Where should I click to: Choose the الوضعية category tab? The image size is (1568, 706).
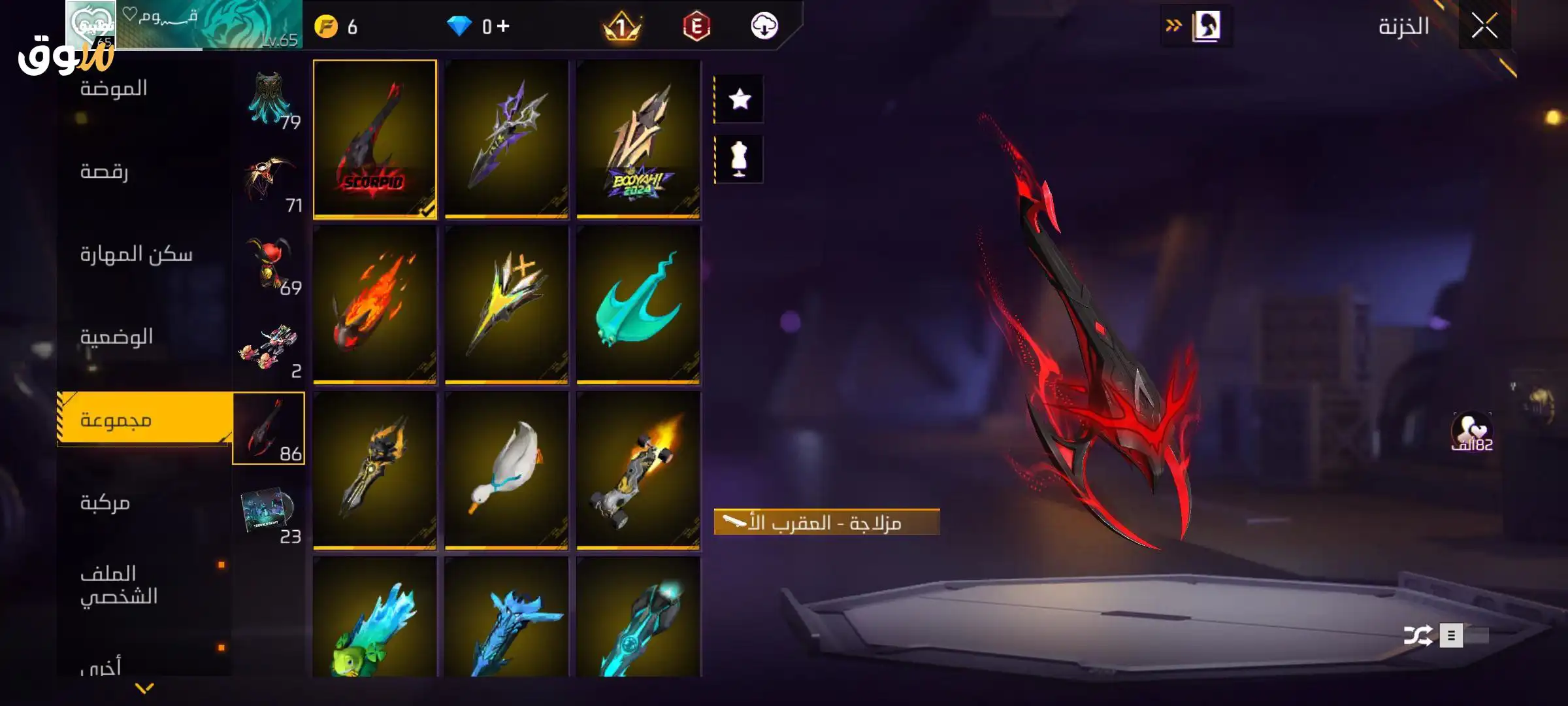[x=116, y=337]
